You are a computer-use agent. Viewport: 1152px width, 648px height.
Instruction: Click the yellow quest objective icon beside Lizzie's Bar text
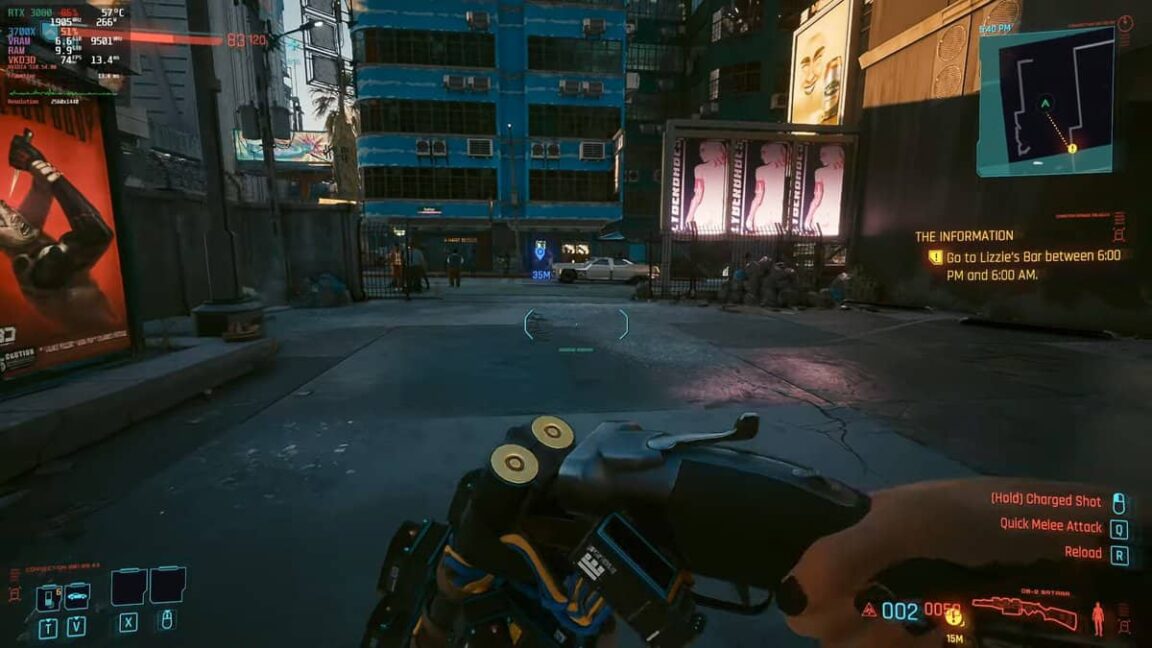tap(935, 257)
